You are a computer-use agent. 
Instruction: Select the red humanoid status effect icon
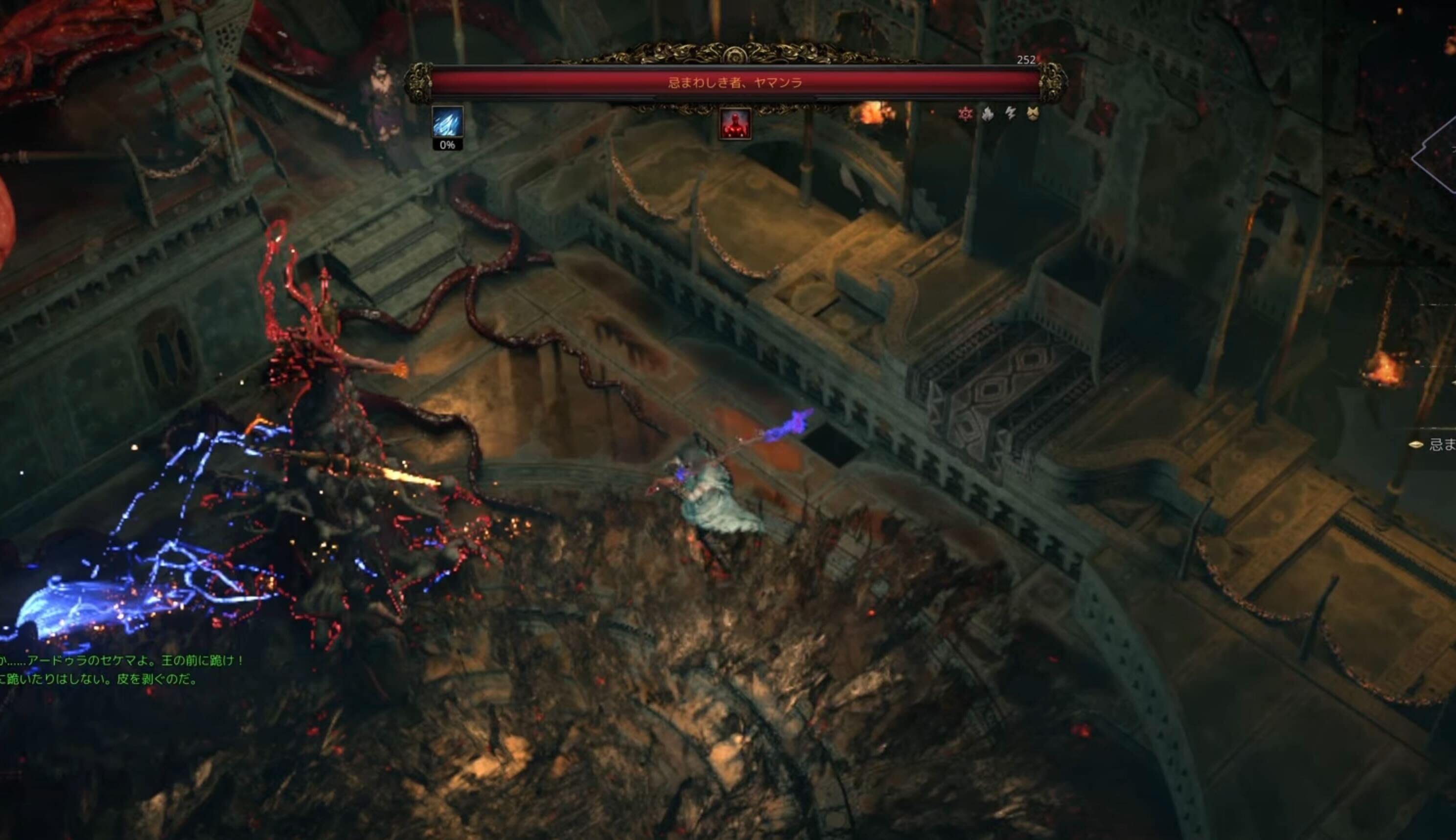pyautogui.click(x=735, y=123)
